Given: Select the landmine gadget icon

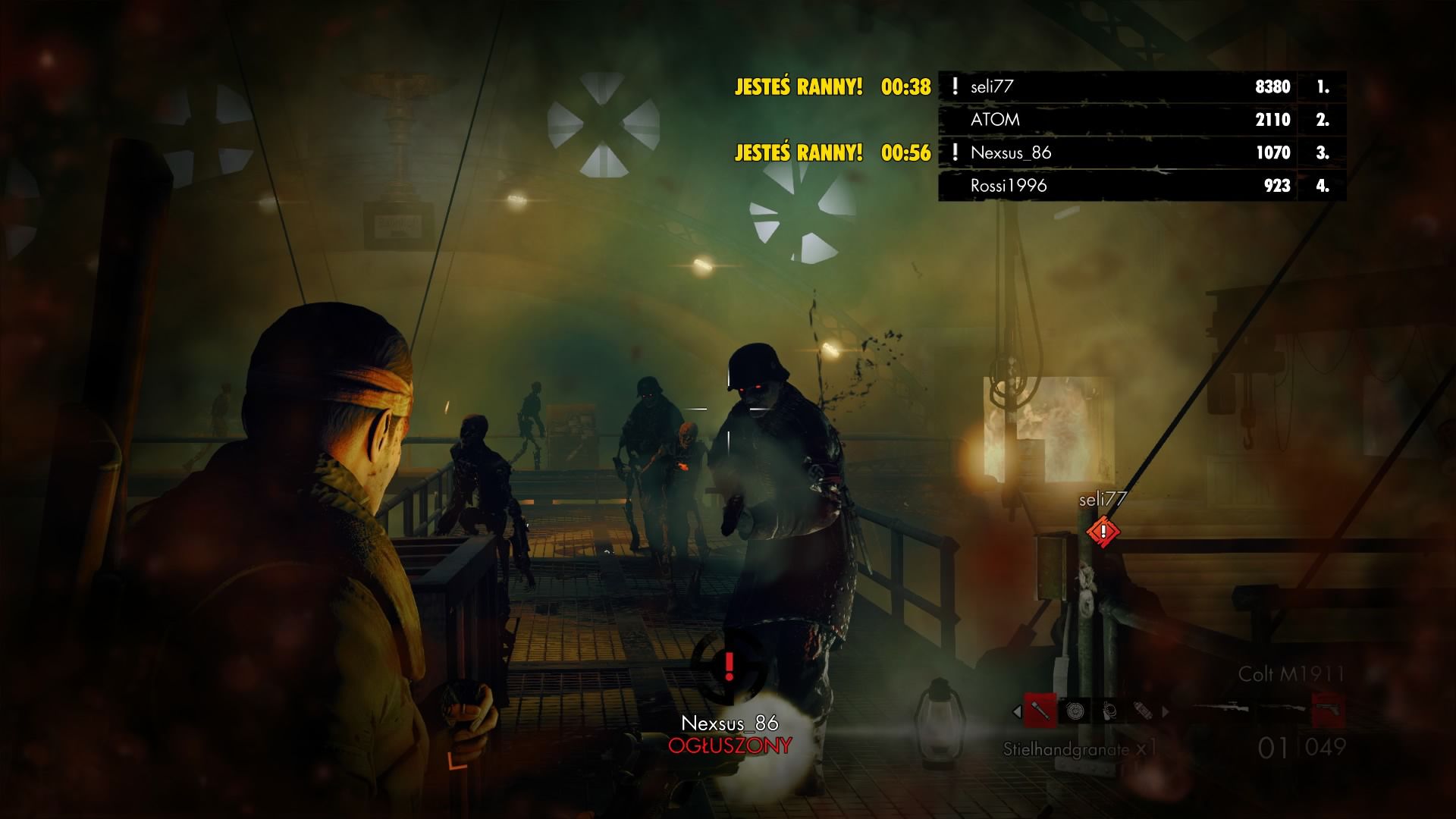Looking at the screenshot, I should click(1075, 711).
